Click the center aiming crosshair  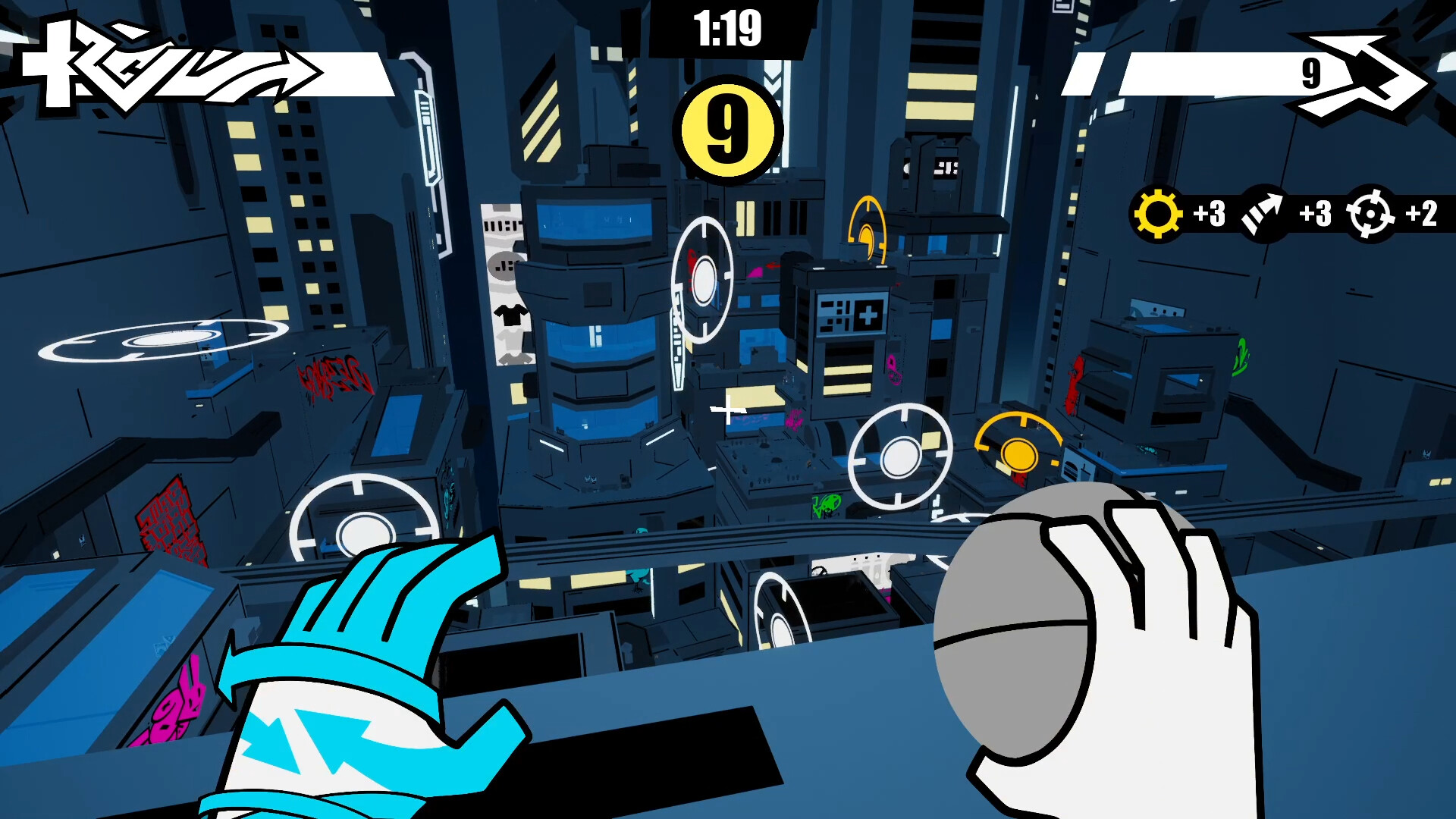point(726,410)
